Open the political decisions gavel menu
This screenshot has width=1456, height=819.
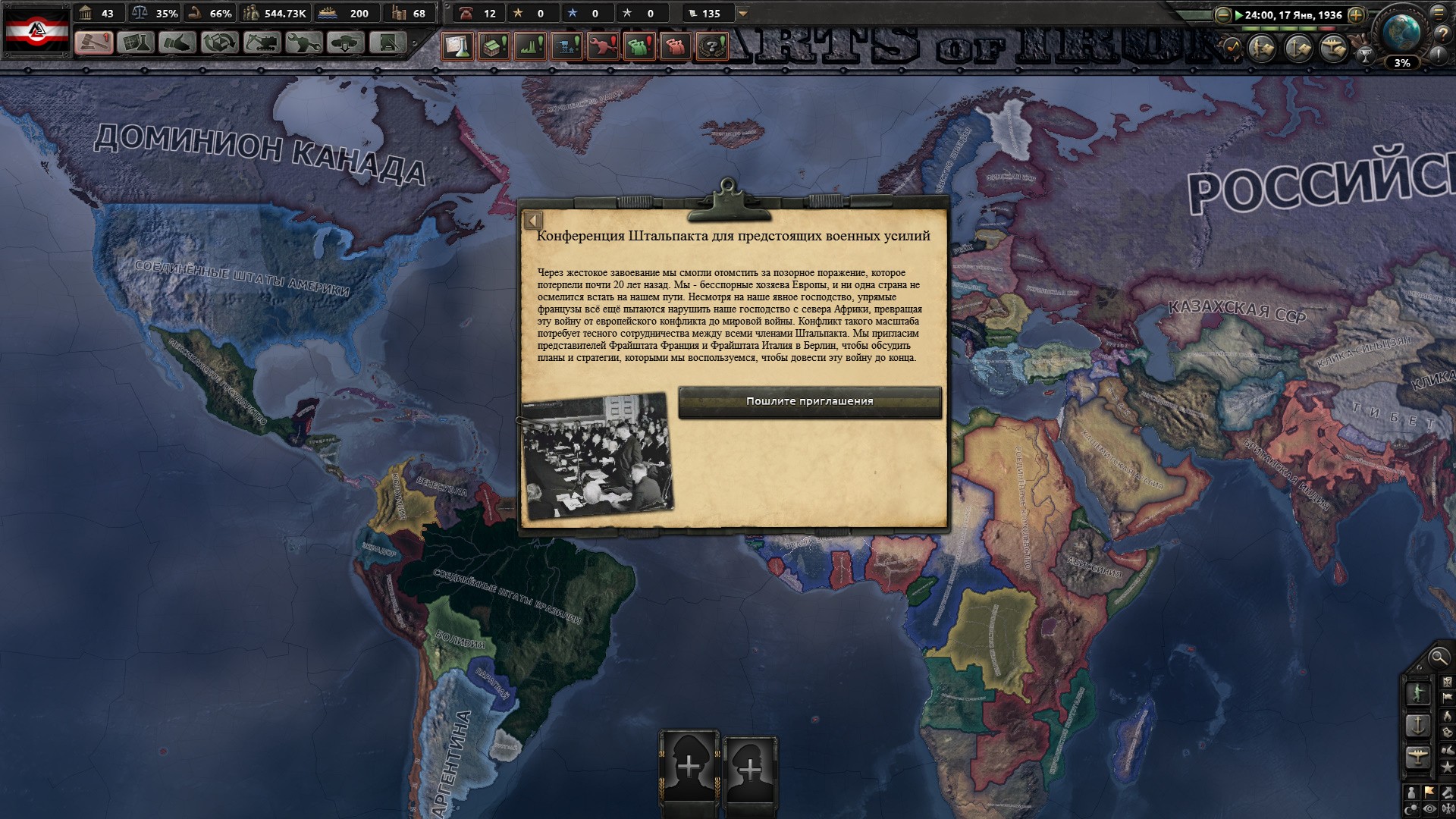94,43
